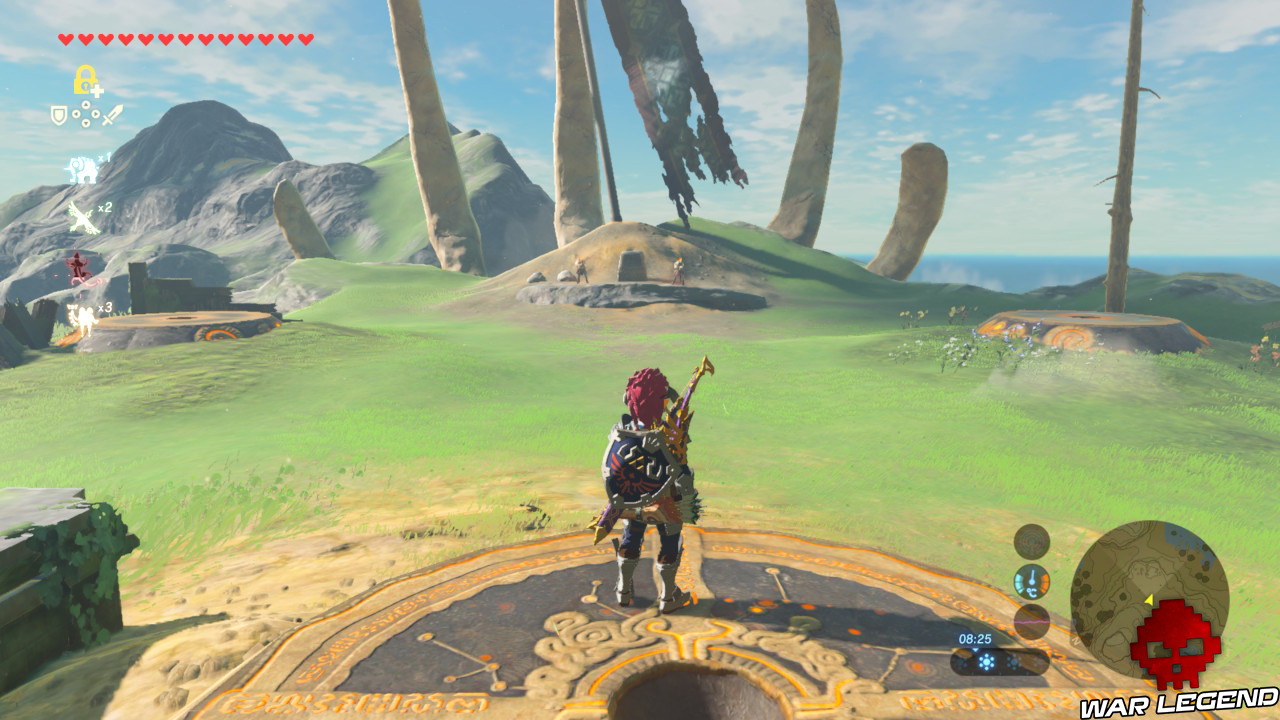Enable the left snowflake cold indicator

pyautogui.click(x=986, y=662)
